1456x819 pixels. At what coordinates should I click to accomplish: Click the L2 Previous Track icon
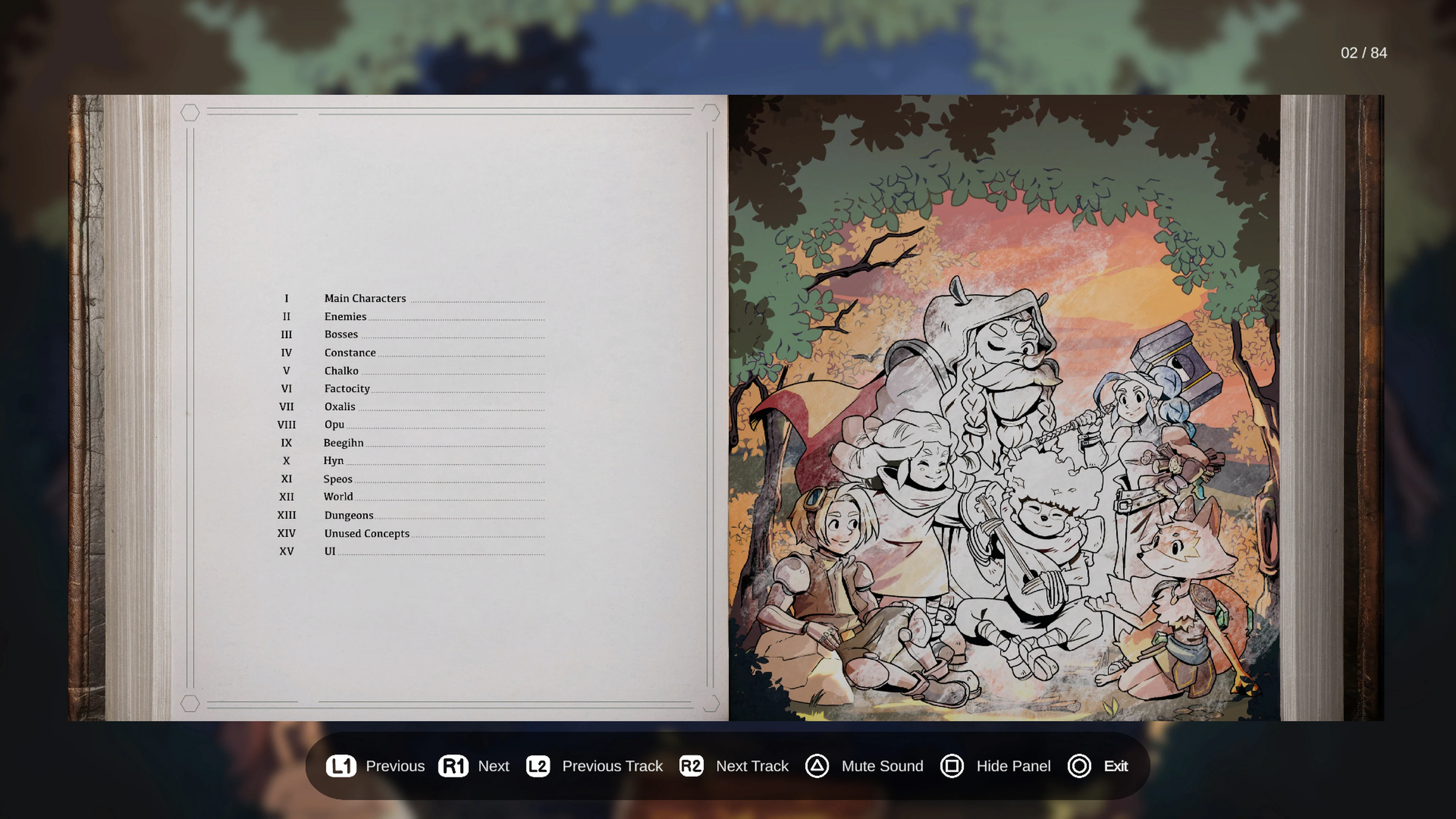[x=538, y=766]
